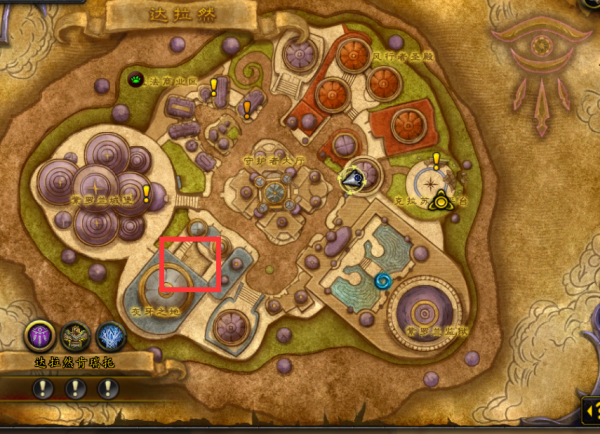Screen dimensions: 600x434
Task: Click the blue swirl portal marker
Action: 382,282
